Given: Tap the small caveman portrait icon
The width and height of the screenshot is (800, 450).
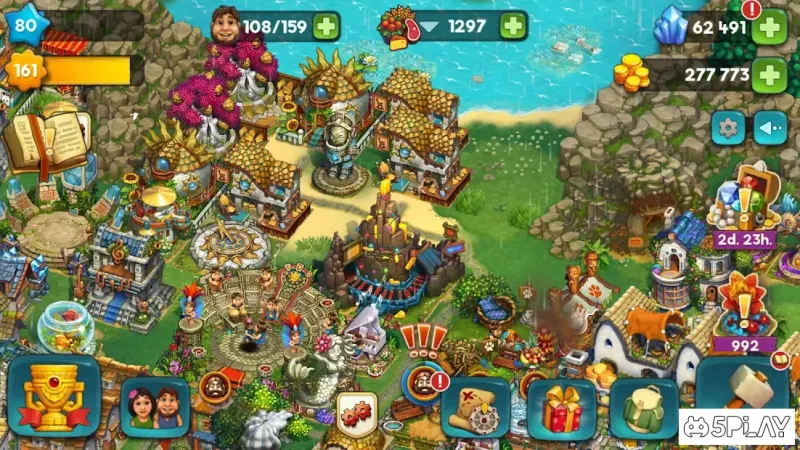Looking at the screenshot, I should pyautogui.click(x=213, y=386).
